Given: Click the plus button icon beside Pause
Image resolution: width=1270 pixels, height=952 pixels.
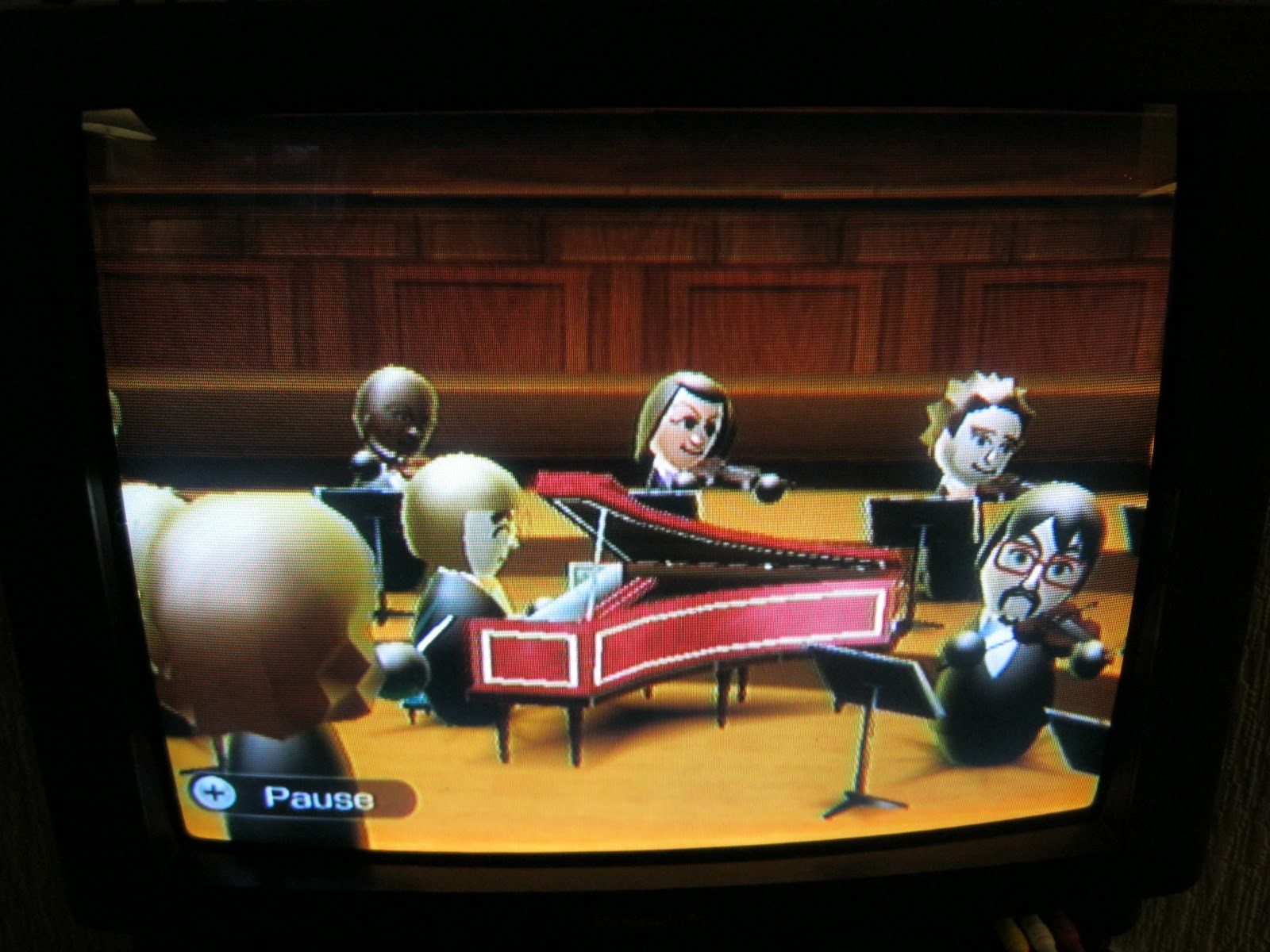Looking at the screenshot, I should click(213, 794).
